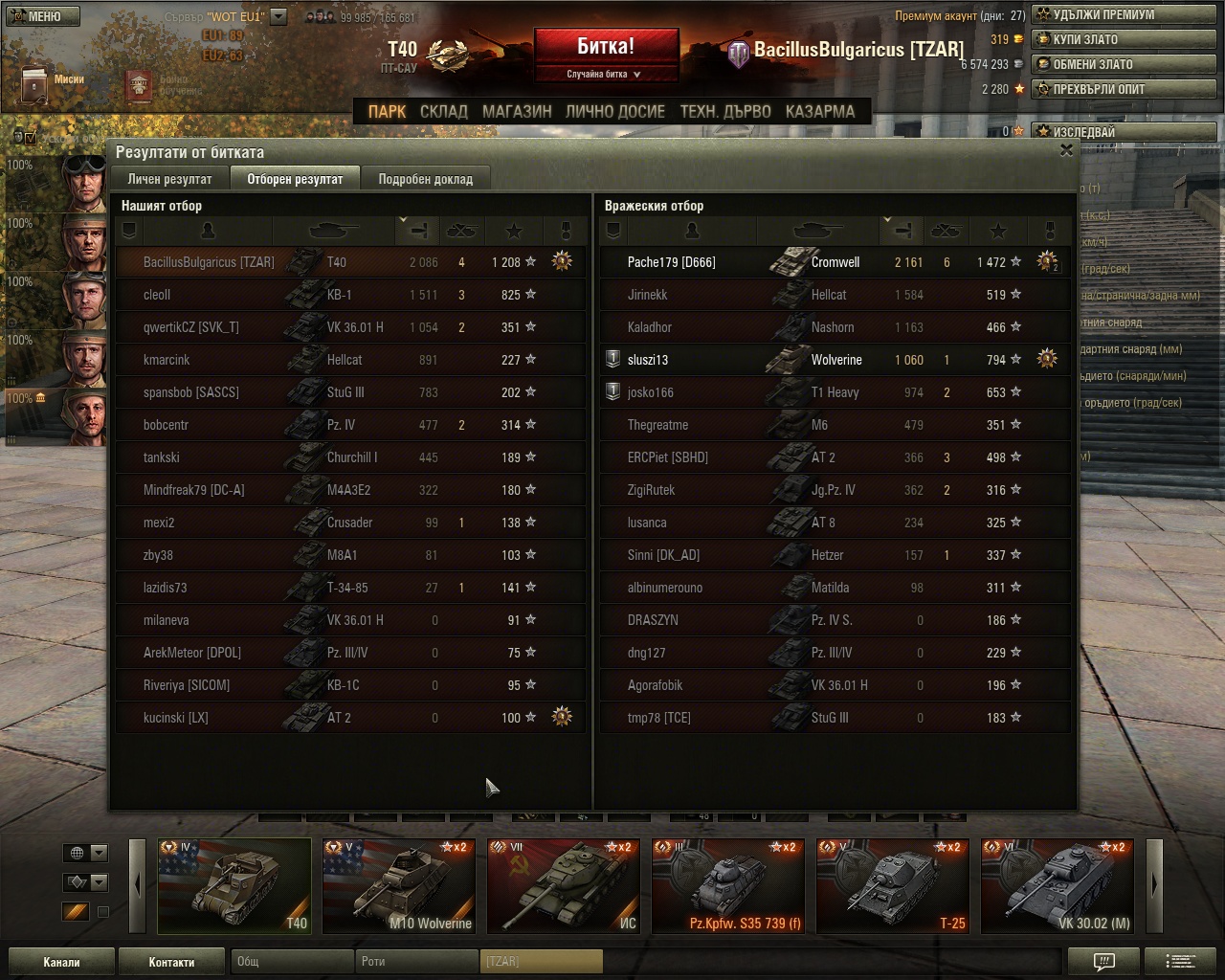Open the МЕНЮ button
The width and height of the screenshot is (1225, 980).
(x=38, y=16)
